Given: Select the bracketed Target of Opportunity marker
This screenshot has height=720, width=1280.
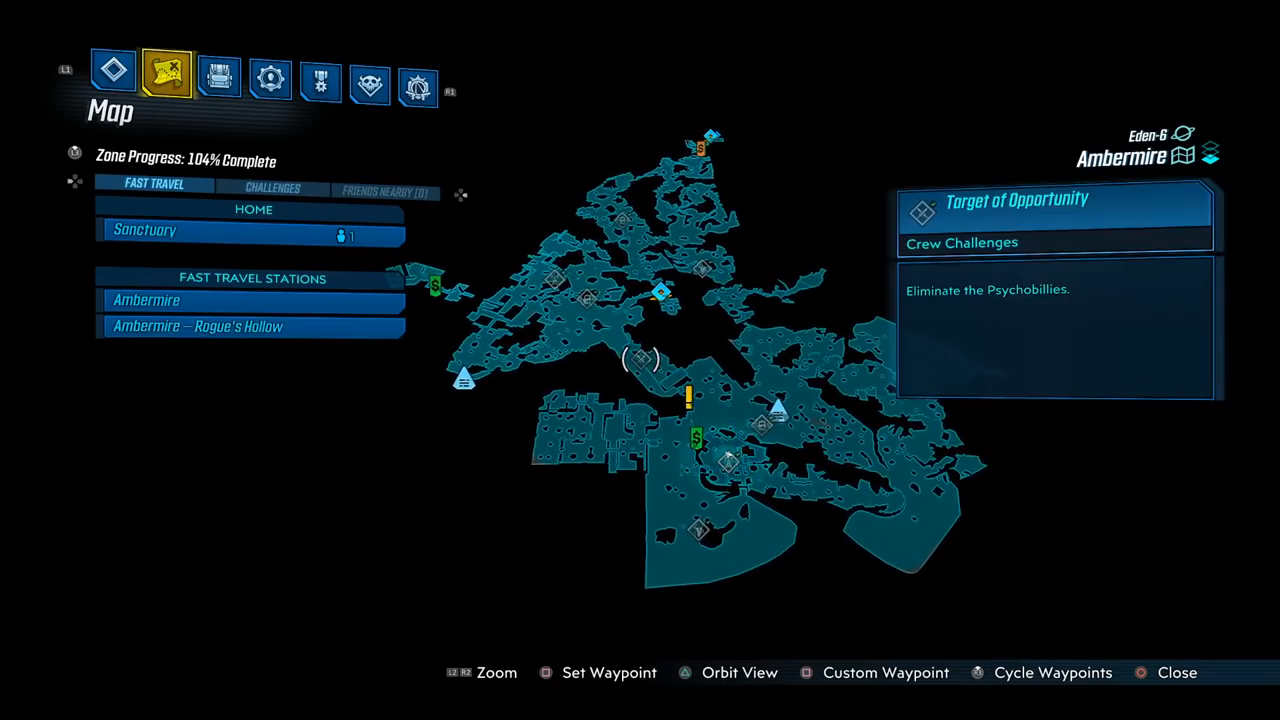Looking at the screenshot, I should point(641,358).
